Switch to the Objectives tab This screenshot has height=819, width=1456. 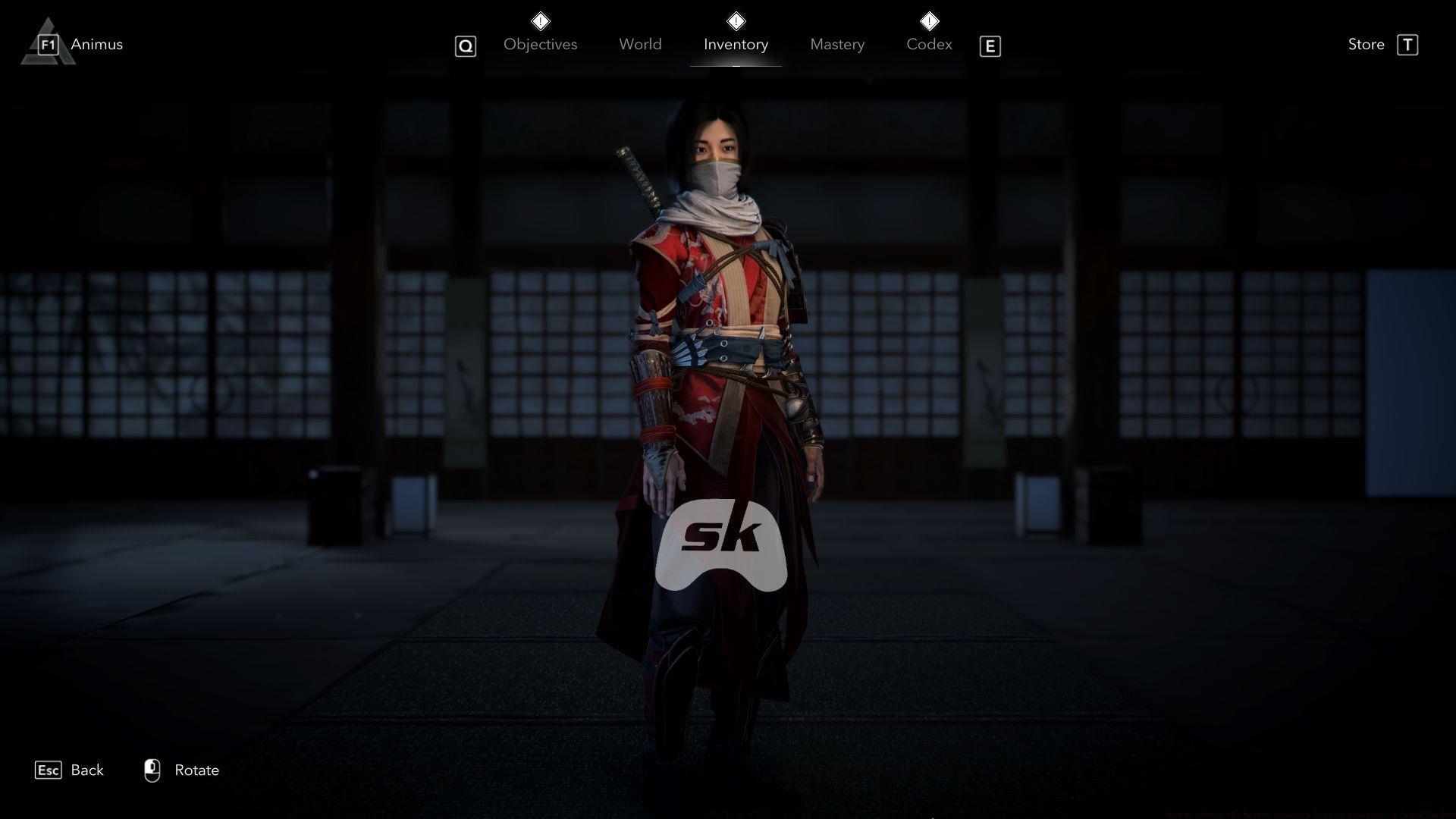click(x=540, y=44)
